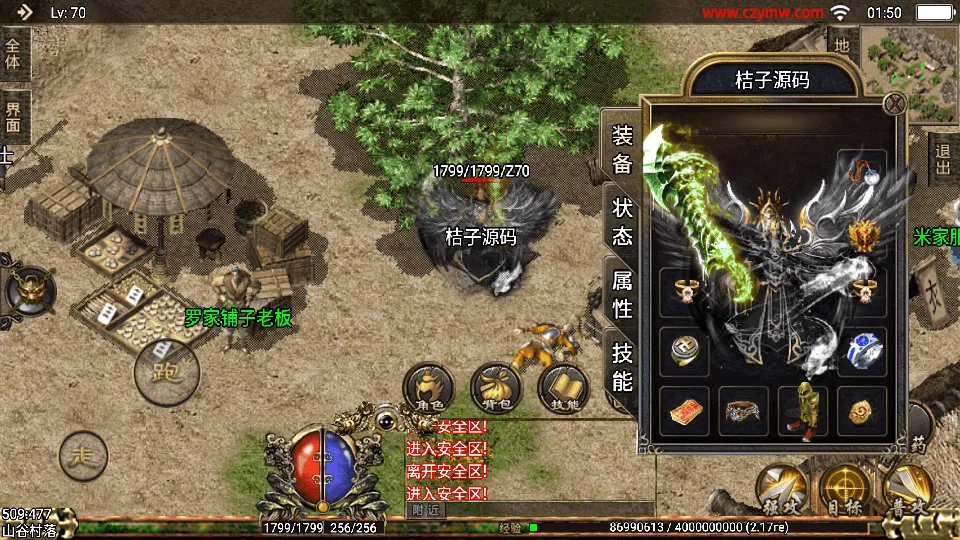Screen dimensions: 960x540
Task: Click the 退出 exit button
Action: click(x=942, y=158)
